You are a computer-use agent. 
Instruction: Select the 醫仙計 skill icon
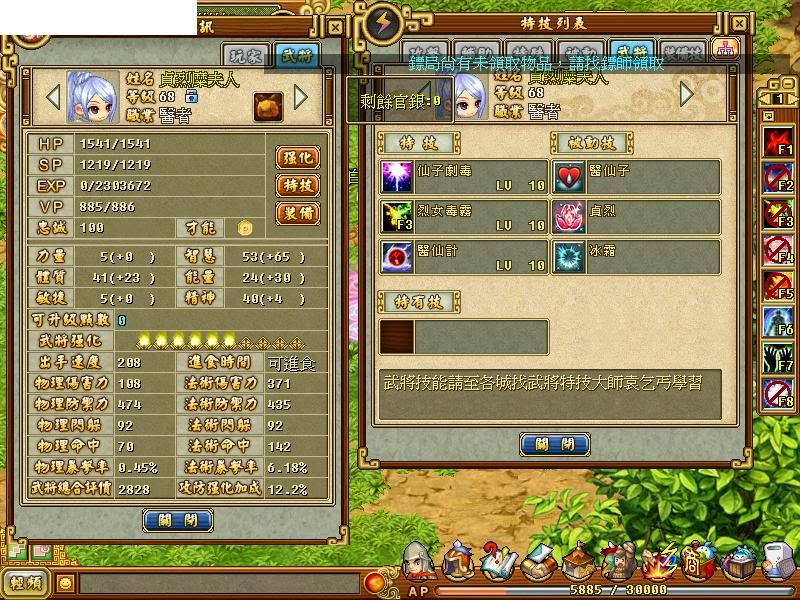point(396,257)
